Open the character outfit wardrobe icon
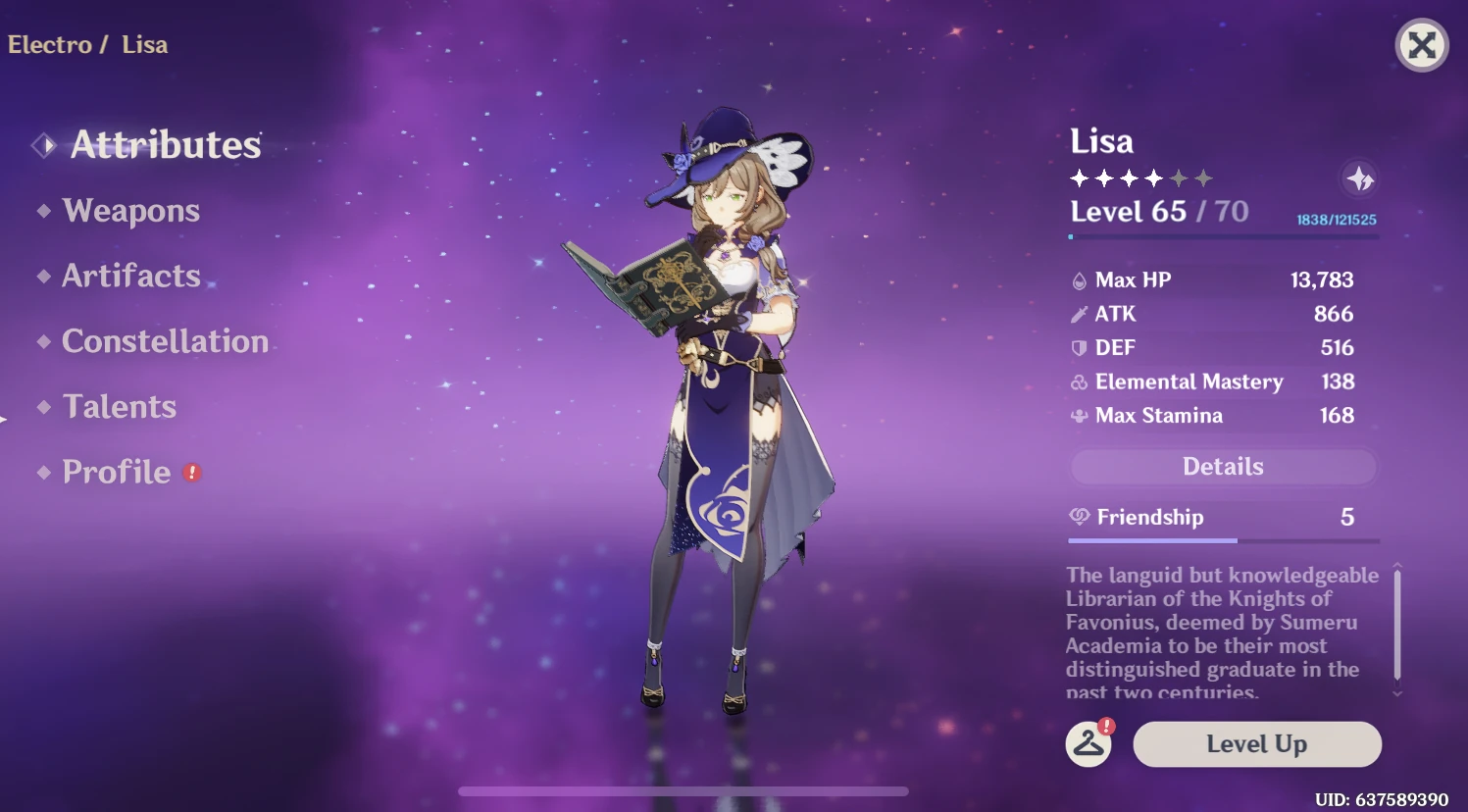1468x812 pixels. (x=1090, y=744)
